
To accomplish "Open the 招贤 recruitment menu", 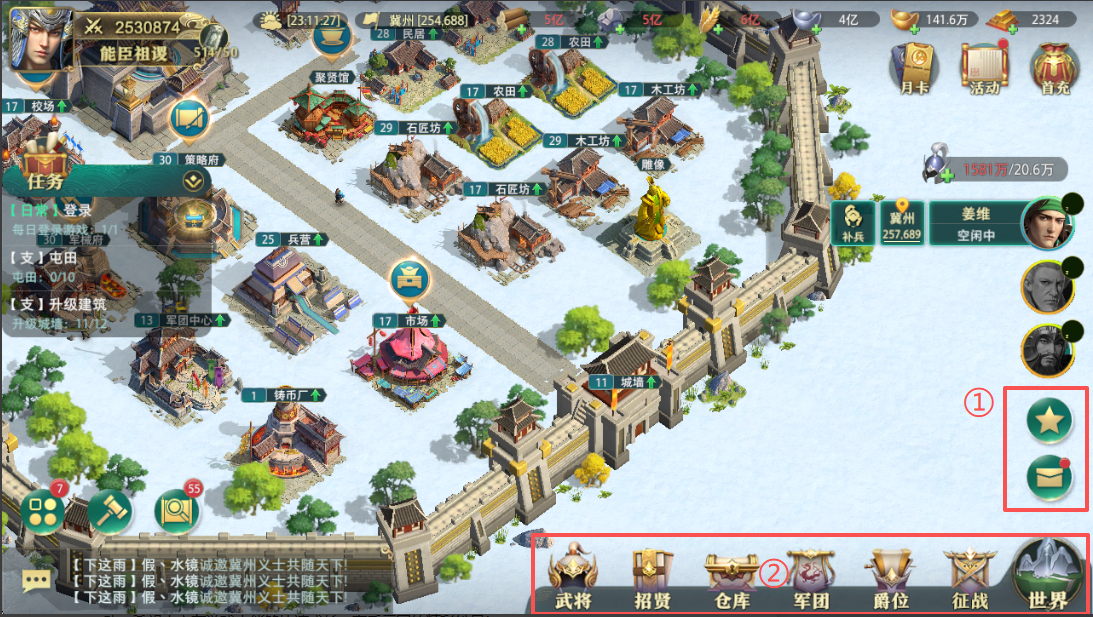I will [652, 578].
